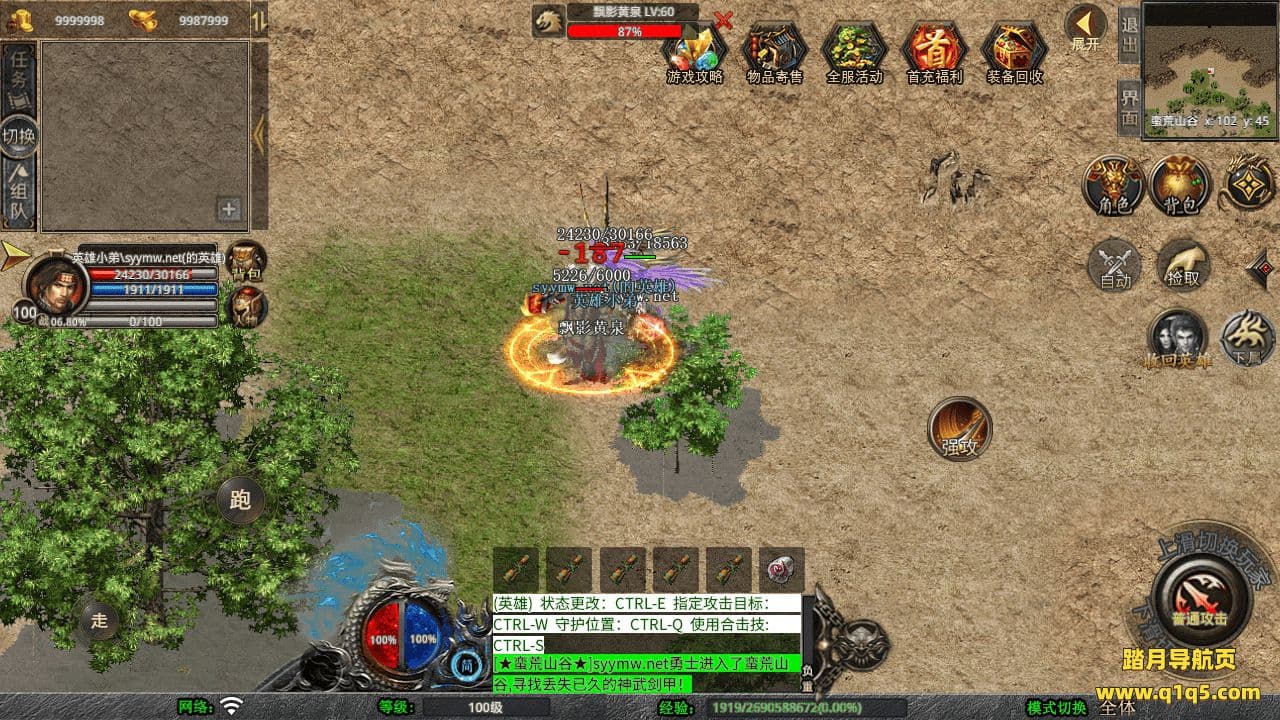Viewport: 1280px width, 720px height.
Task: Use the 强攻 strong attack skill
Action: [960, 428]
